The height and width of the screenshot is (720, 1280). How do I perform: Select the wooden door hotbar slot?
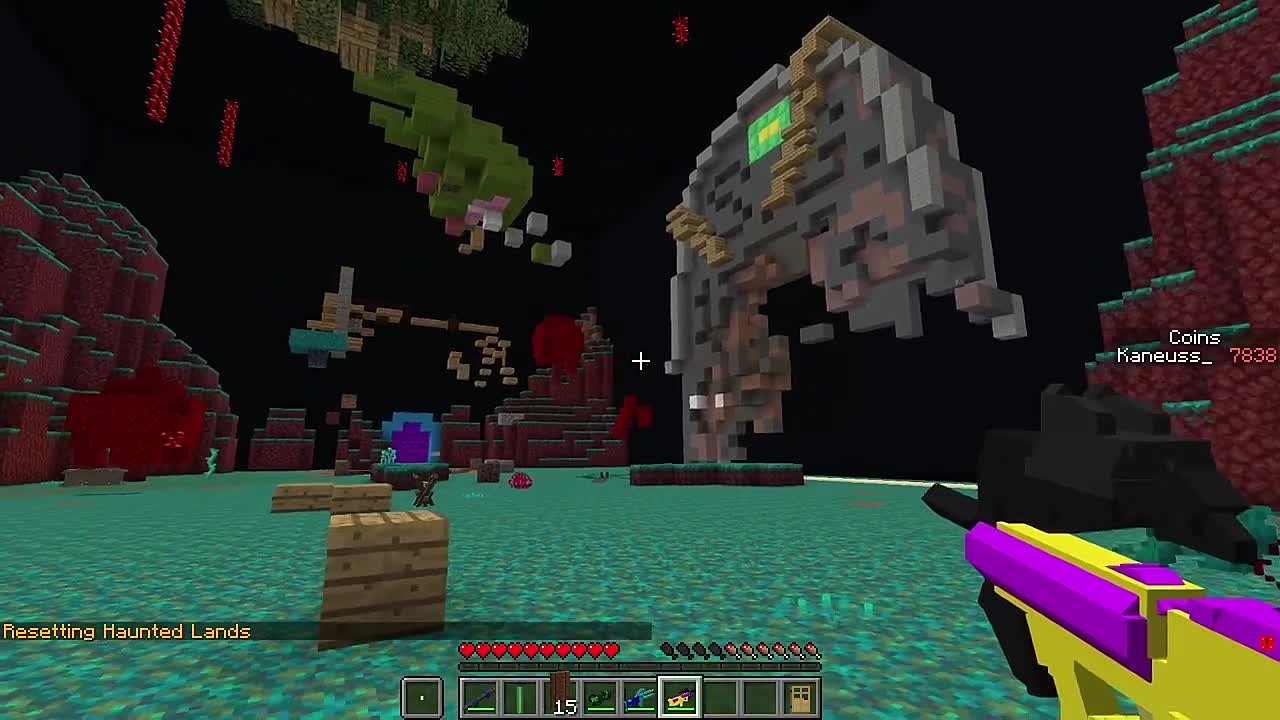tap(800, 697)
